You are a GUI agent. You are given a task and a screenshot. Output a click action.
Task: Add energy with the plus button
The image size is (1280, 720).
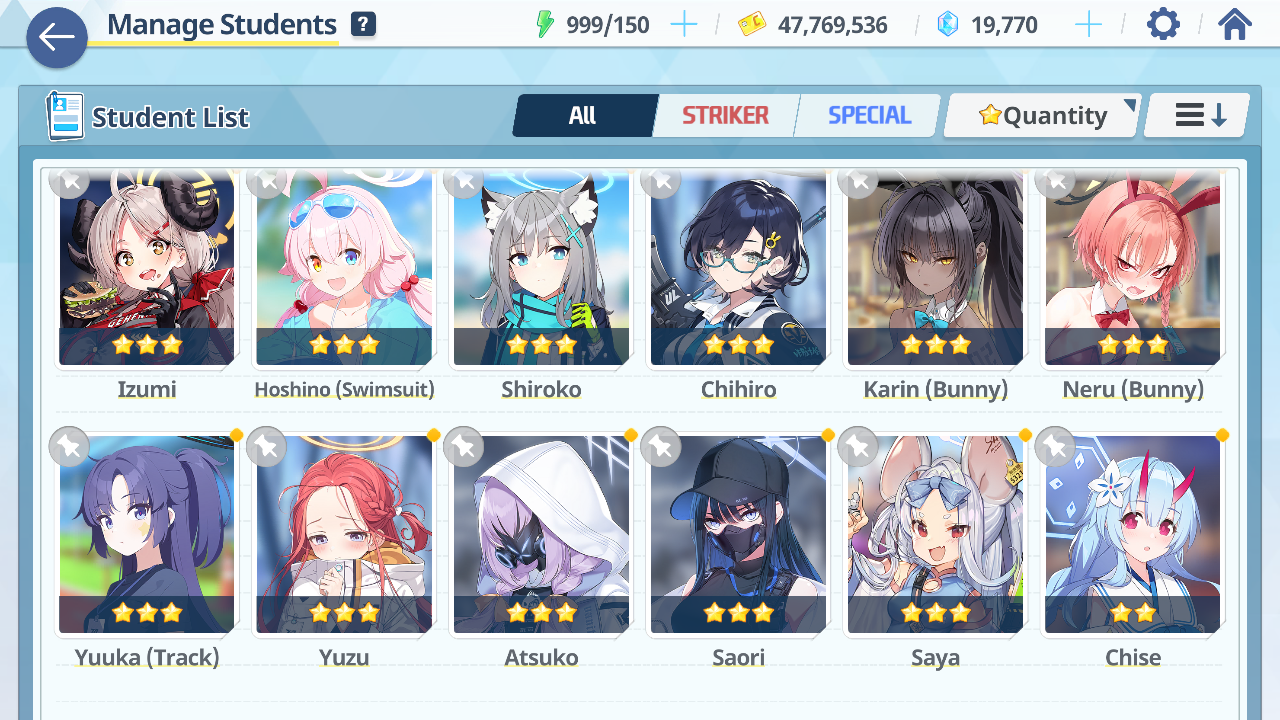tap(684, 25)
